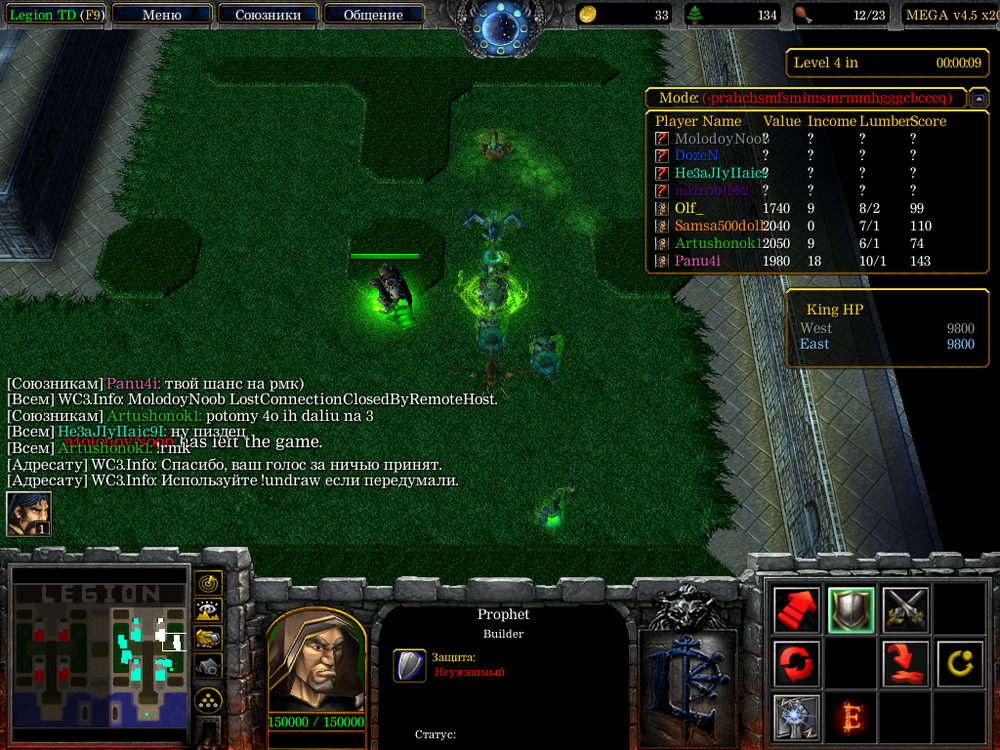1000x750 pixels.
Task: Collapse the scoreboard with the arrow button
Action: pyautogui.click(x=980, y=98)
